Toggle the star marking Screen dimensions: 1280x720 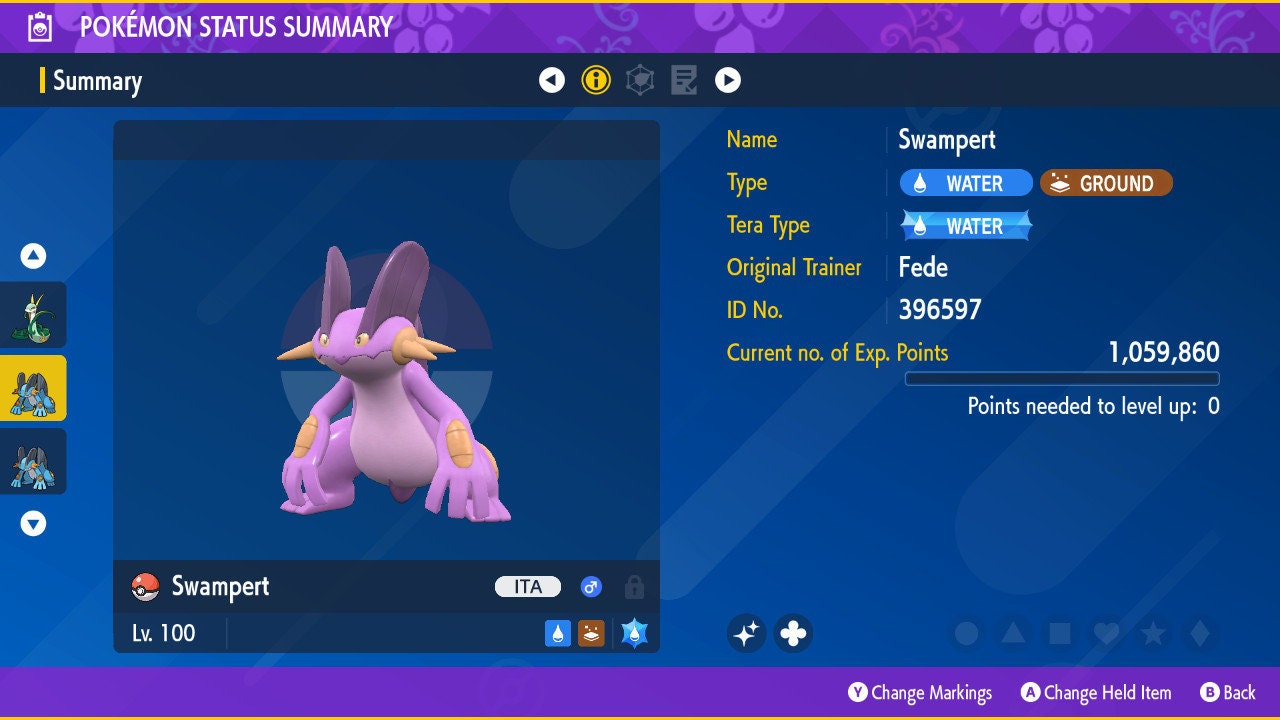1153,633
